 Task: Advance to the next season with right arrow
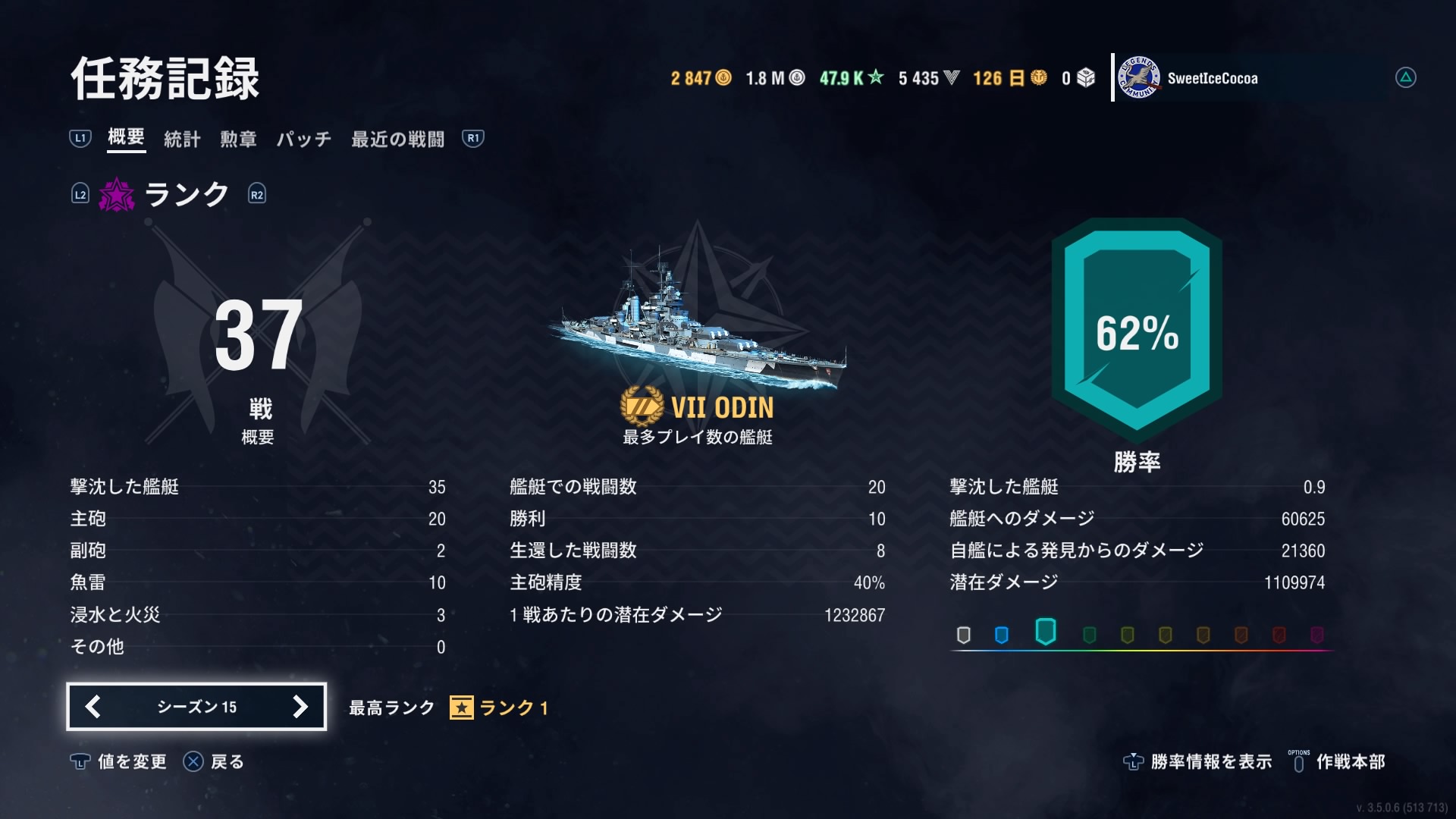coord(300,707)
